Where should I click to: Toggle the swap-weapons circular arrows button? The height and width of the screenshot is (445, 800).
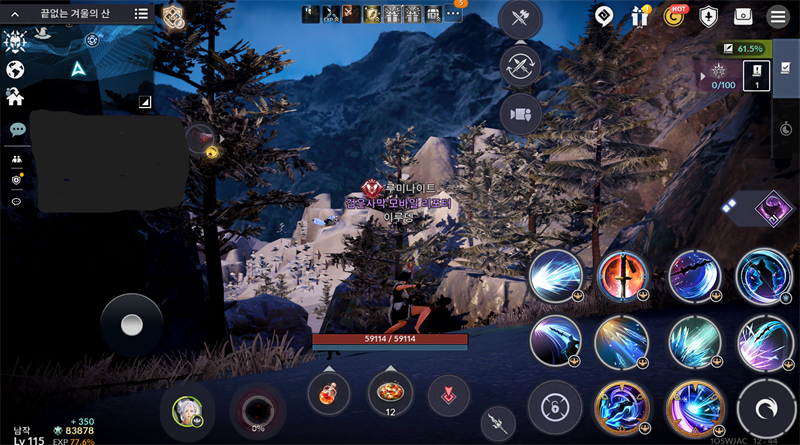[x=521, y=66]
